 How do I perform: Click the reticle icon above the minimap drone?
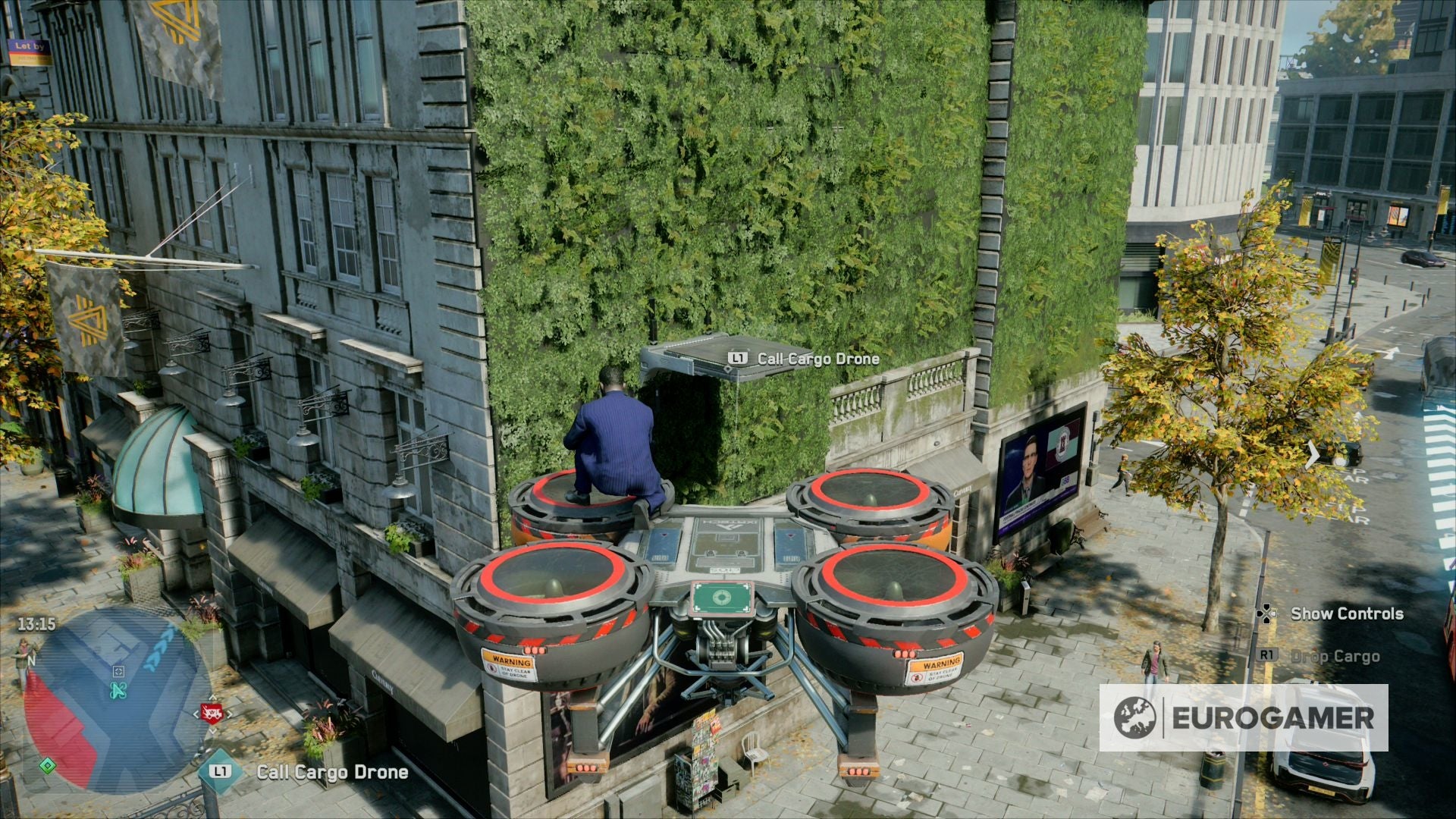(118, 672)
